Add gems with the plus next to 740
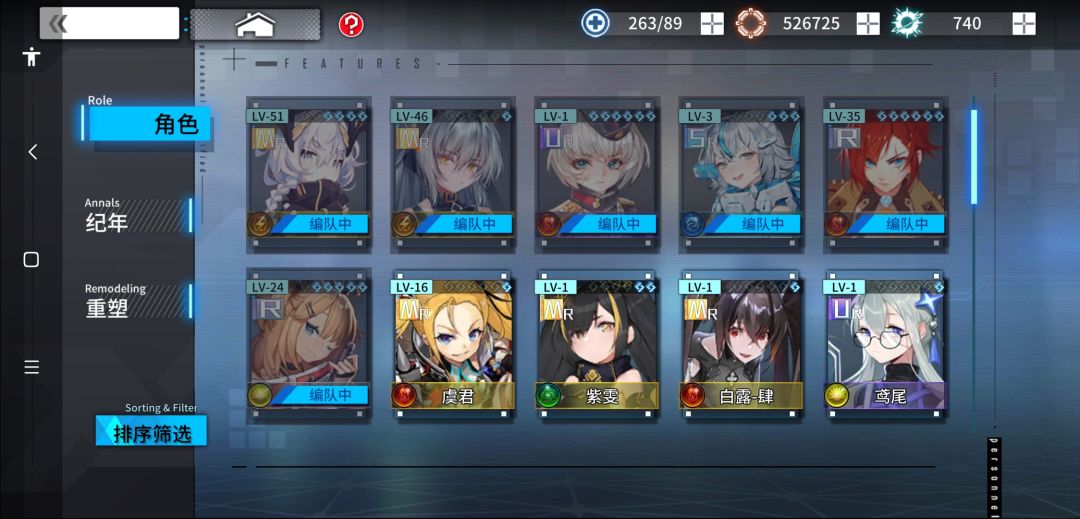This screenshot has width=1080, height=519. (x=1024, y=23)
